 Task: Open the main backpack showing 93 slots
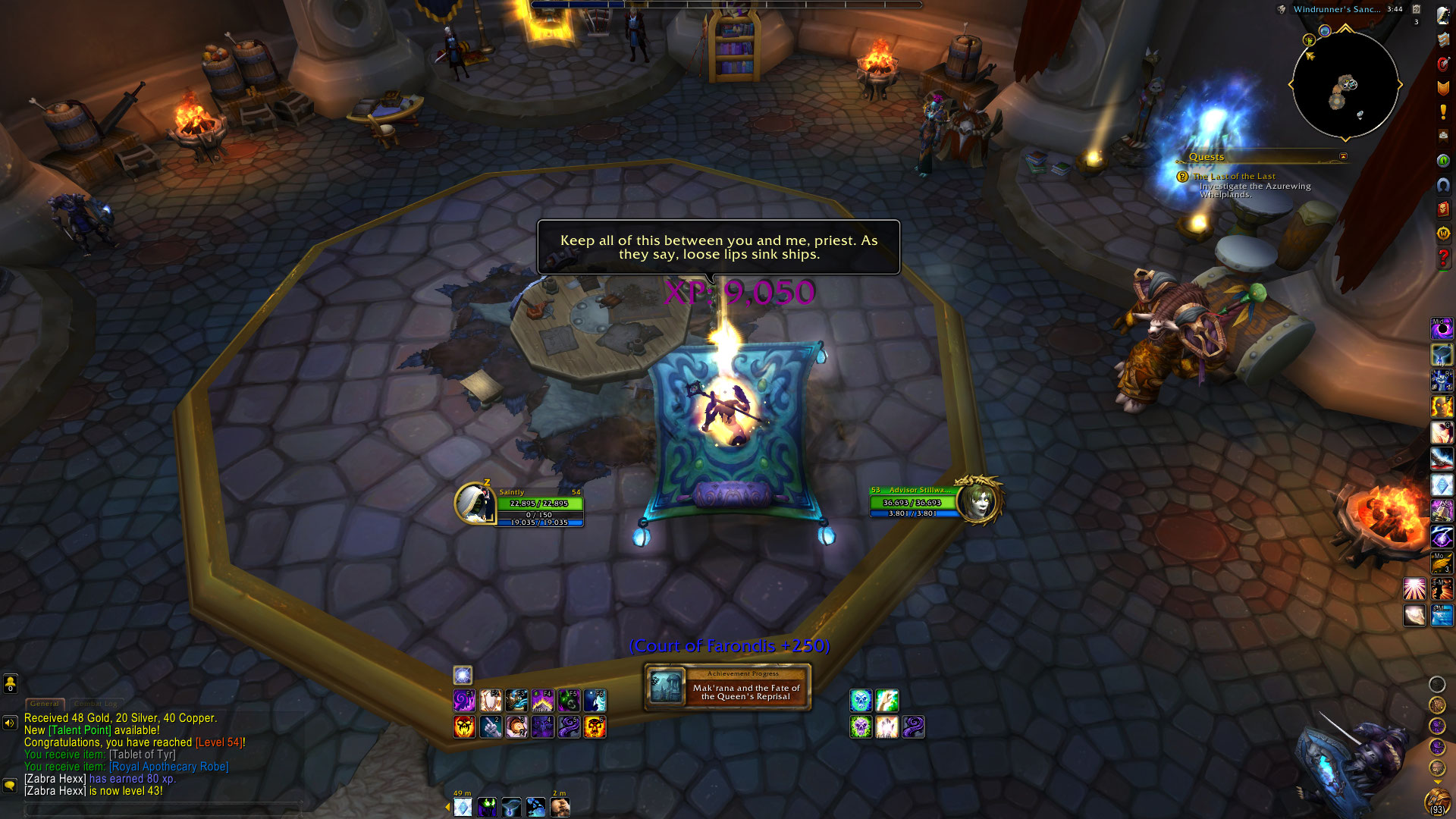(x=1437, y=801)
